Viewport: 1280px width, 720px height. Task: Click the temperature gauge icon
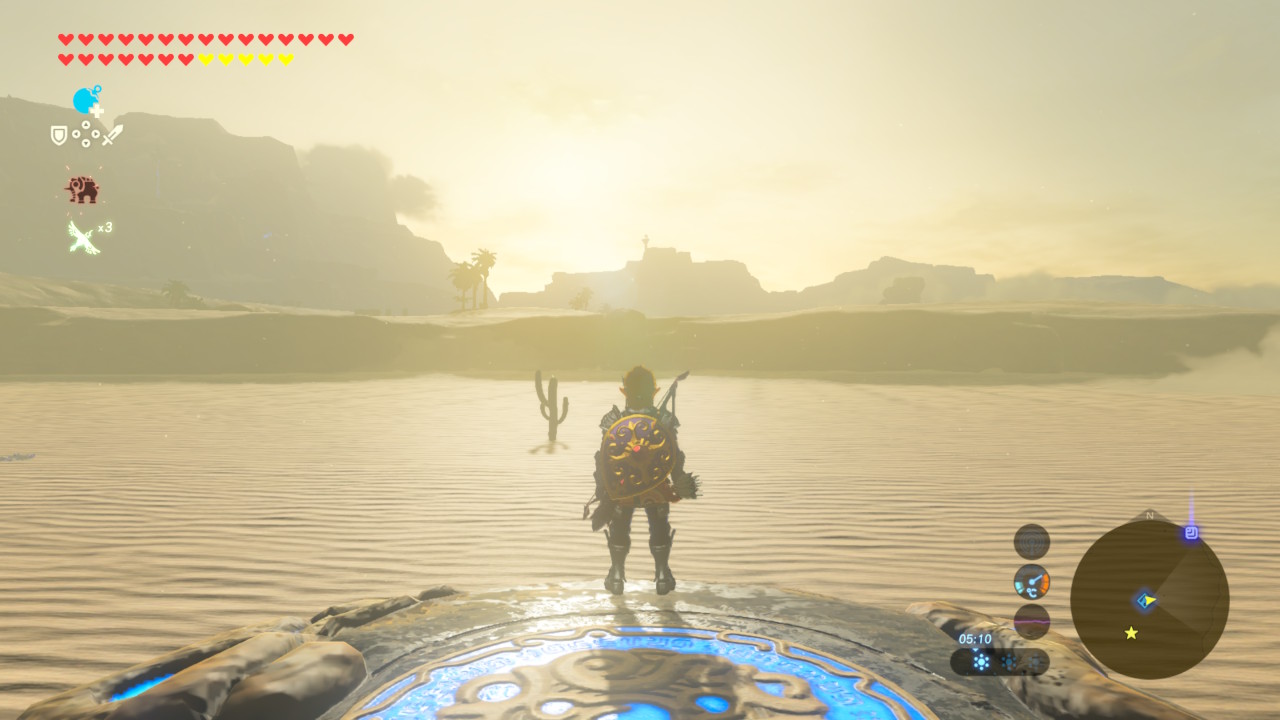[x=1032, y=581]
